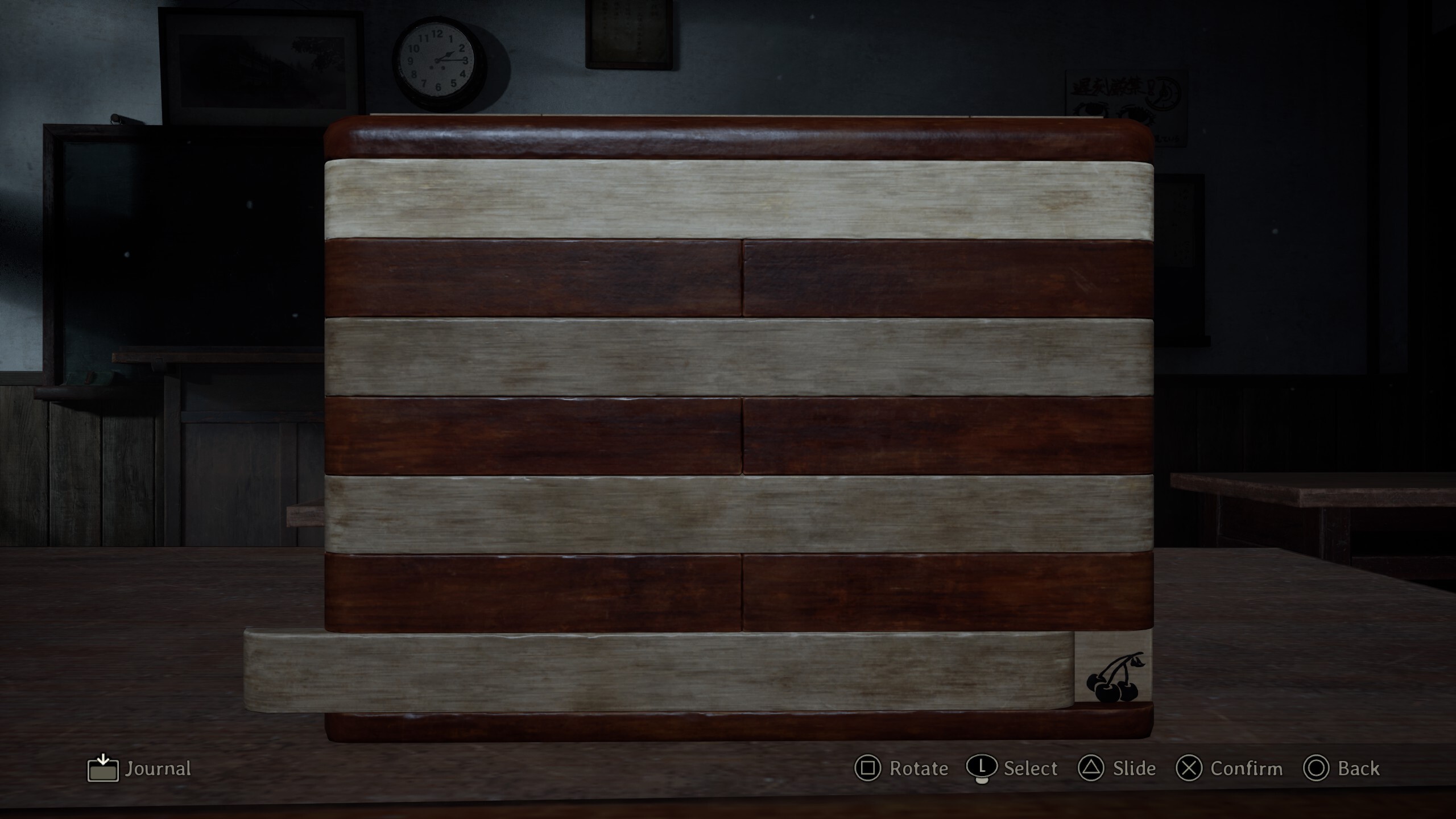Click the Back label
This screenshot has height=819, width=1456.
[x=1359, y=769]
